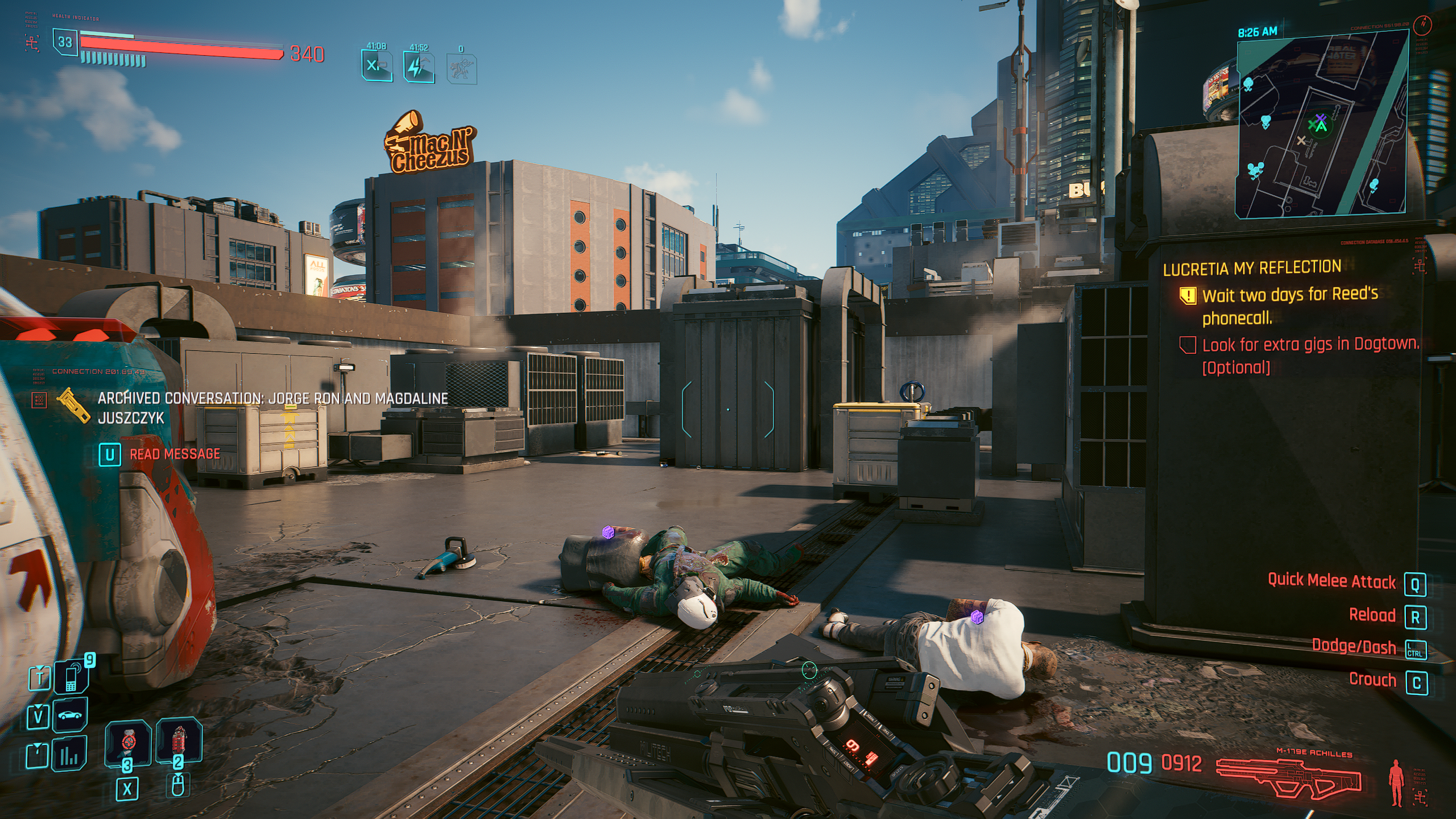Click the level 33 badge
Image resolution: width=1456 pixels, height=819 pixels.
point(65,42)
